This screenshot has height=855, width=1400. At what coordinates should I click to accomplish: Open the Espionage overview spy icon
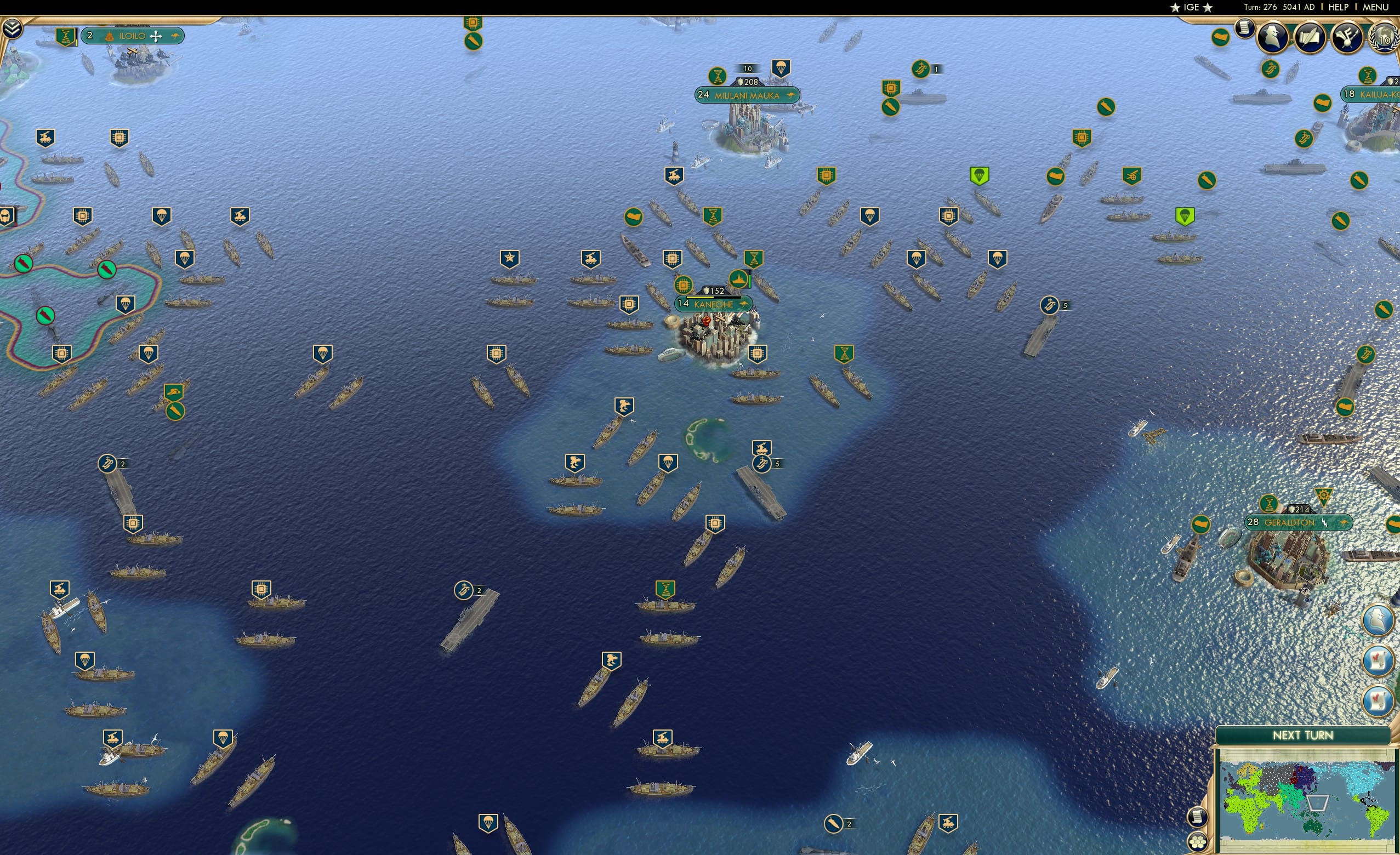pyautogui.click(x=1273, y=37)
